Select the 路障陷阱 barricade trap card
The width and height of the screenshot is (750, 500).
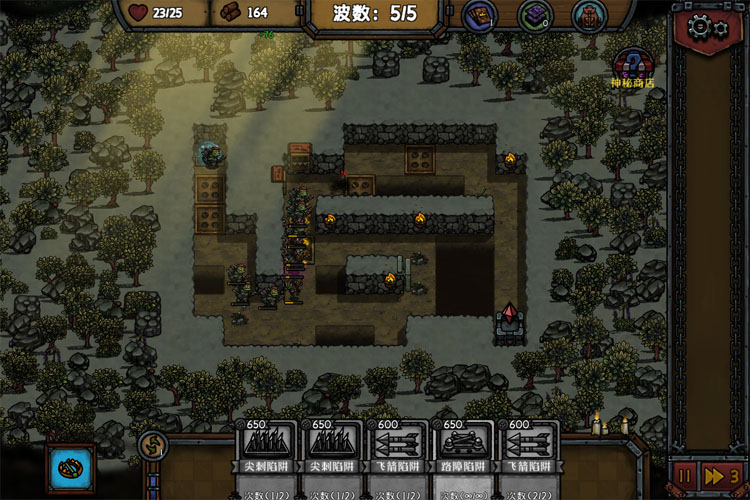coord(463,455)
